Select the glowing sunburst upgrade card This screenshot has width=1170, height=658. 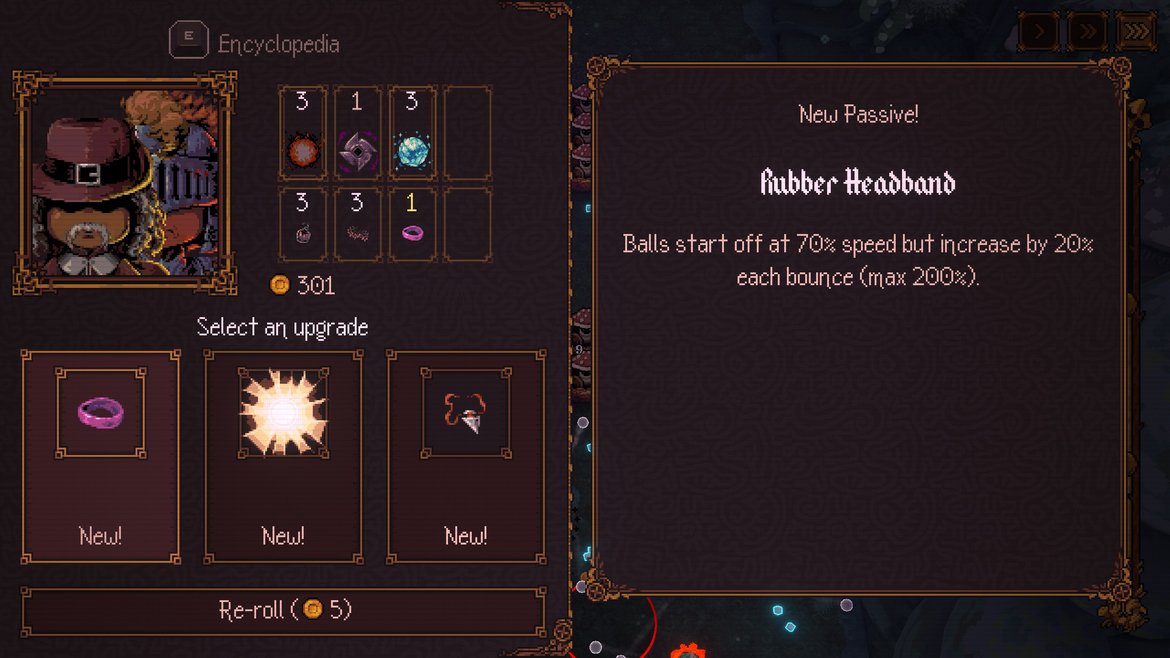[283, 456]
